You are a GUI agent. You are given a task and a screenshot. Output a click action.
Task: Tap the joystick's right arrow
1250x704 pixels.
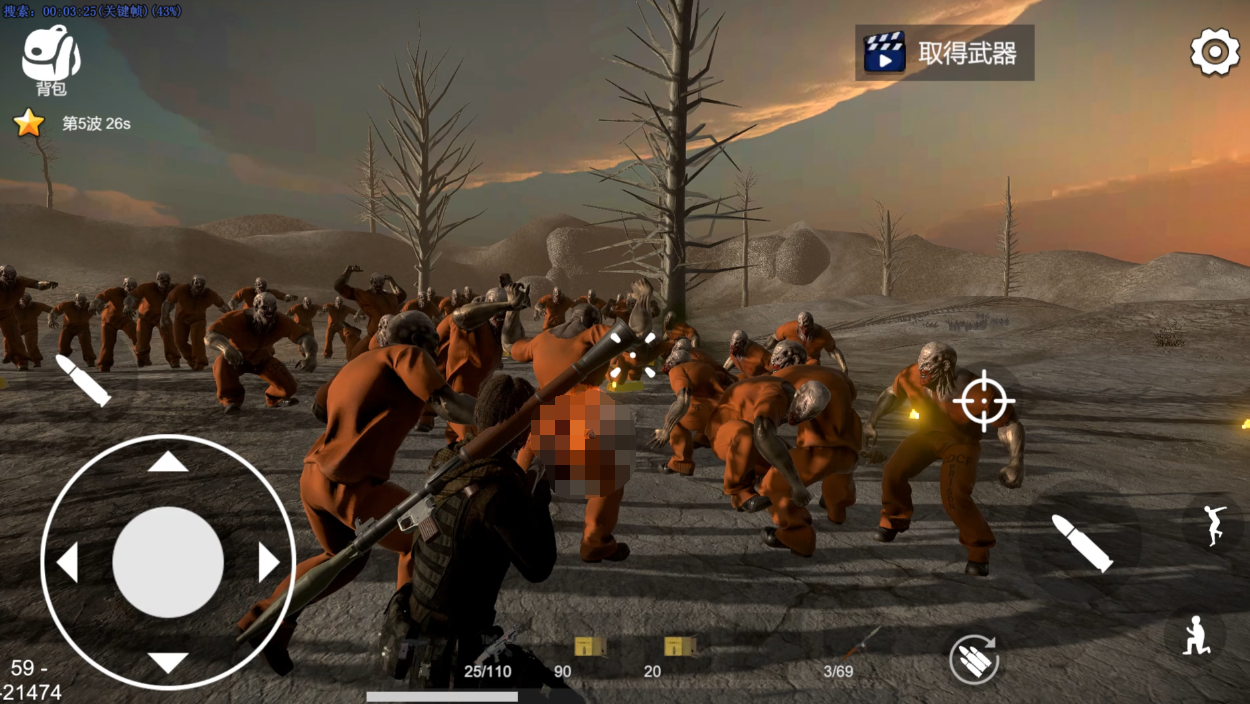[x=268, y=562]
